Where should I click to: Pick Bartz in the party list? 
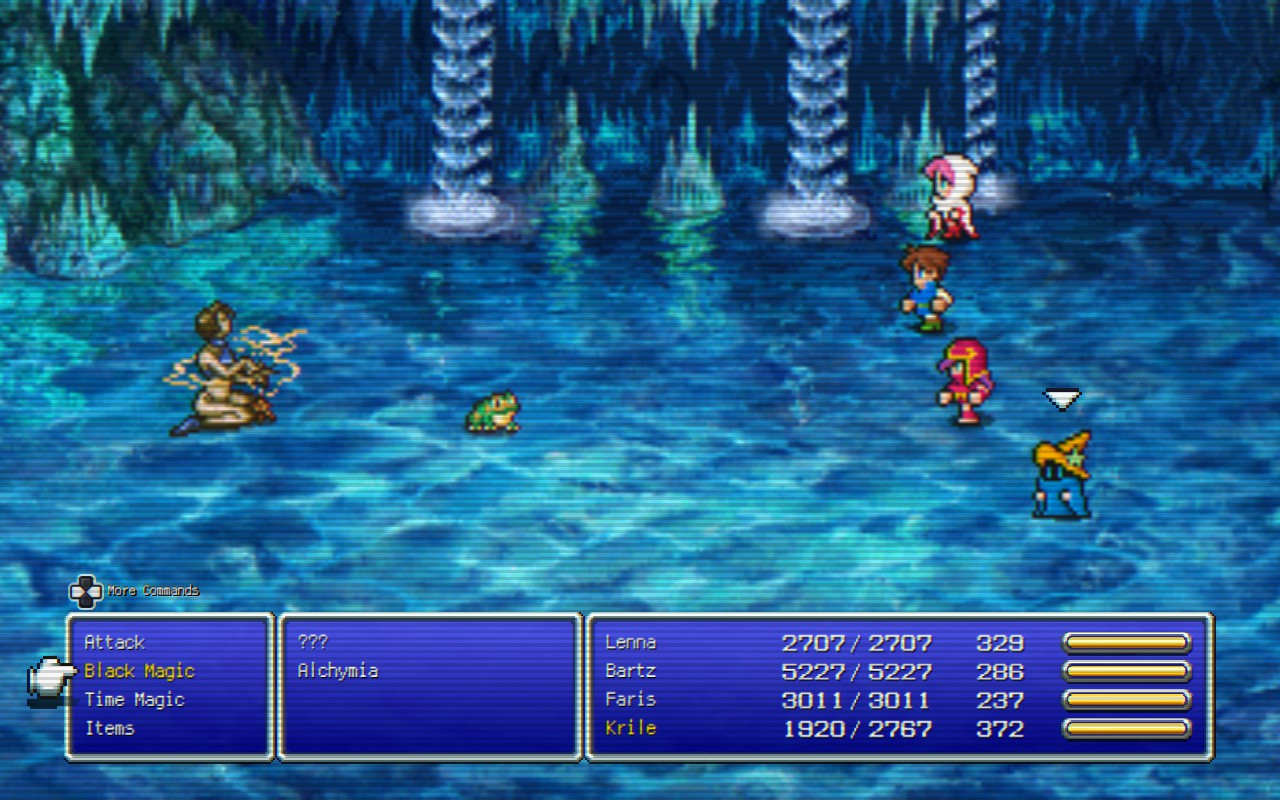631,671
